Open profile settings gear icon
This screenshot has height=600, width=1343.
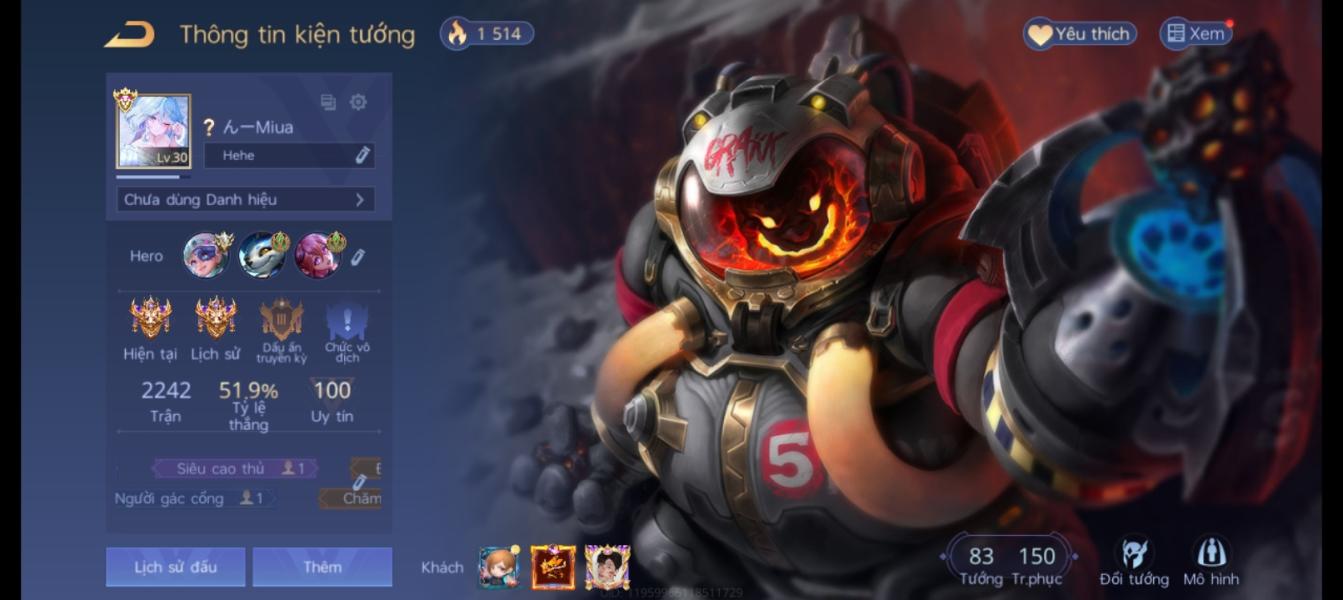tap(358, 102)
